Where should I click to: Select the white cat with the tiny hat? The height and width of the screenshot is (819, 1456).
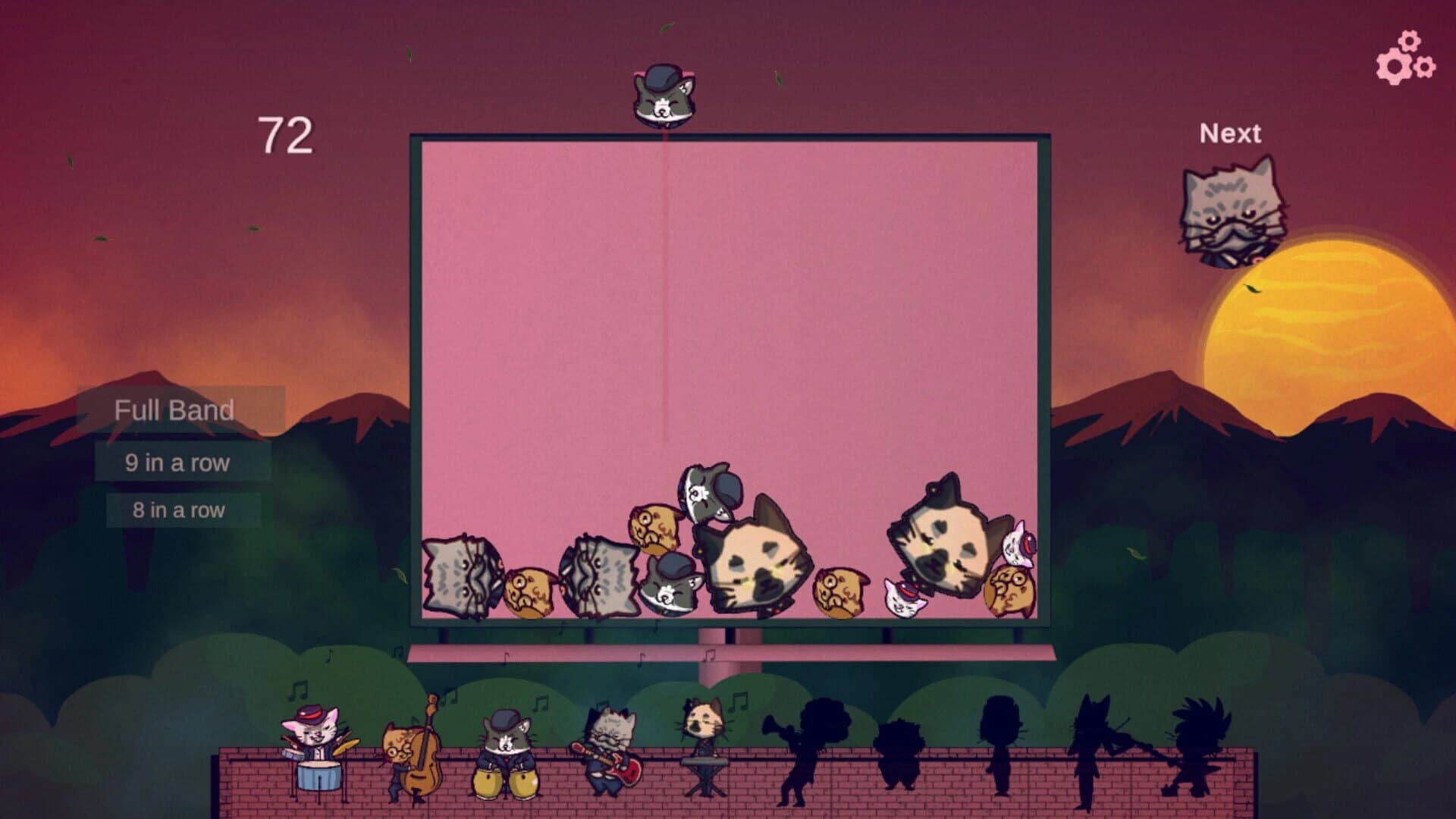tap(902, 598)
